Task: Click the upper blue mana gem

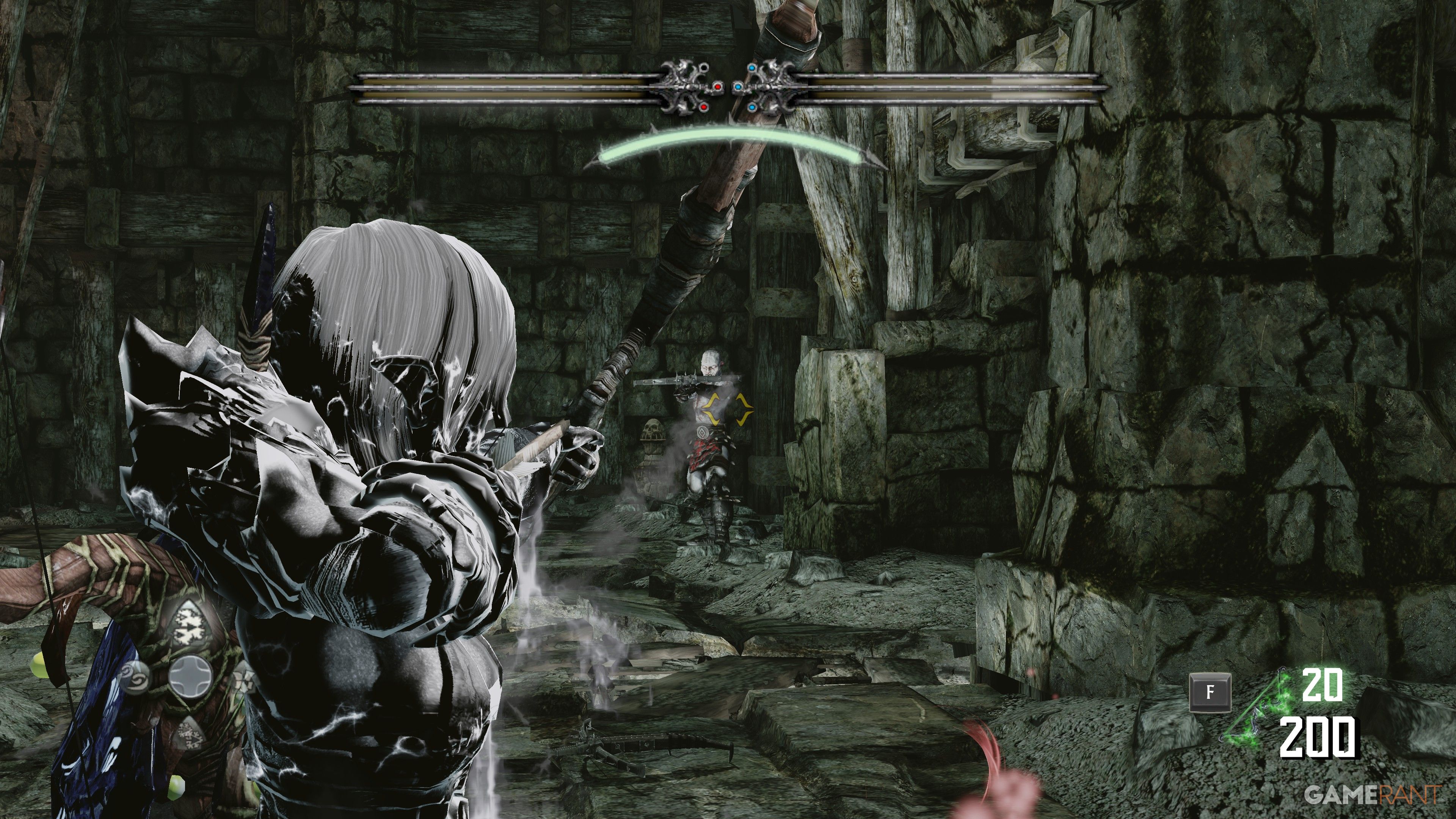Action: [752, 68]
